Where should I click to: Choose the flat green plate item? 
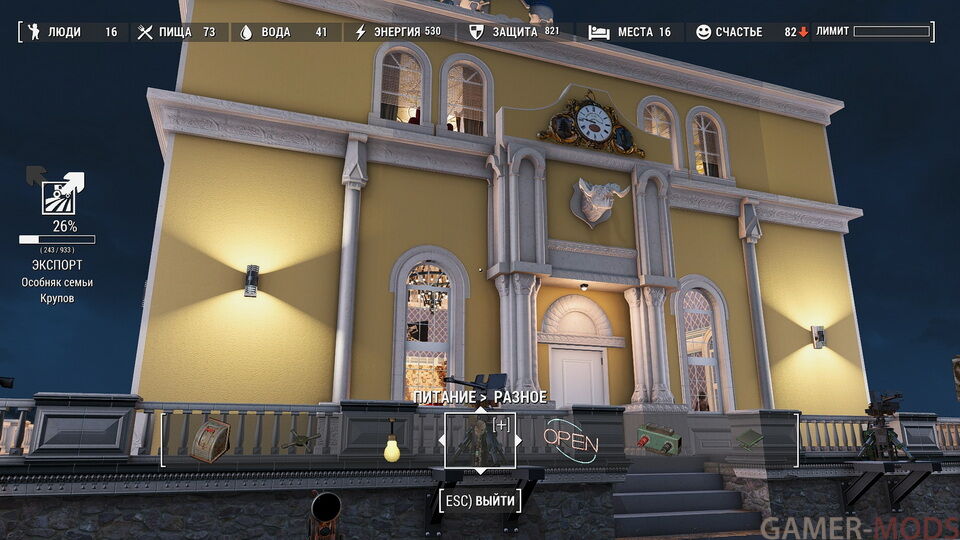(x=748, y=439)
